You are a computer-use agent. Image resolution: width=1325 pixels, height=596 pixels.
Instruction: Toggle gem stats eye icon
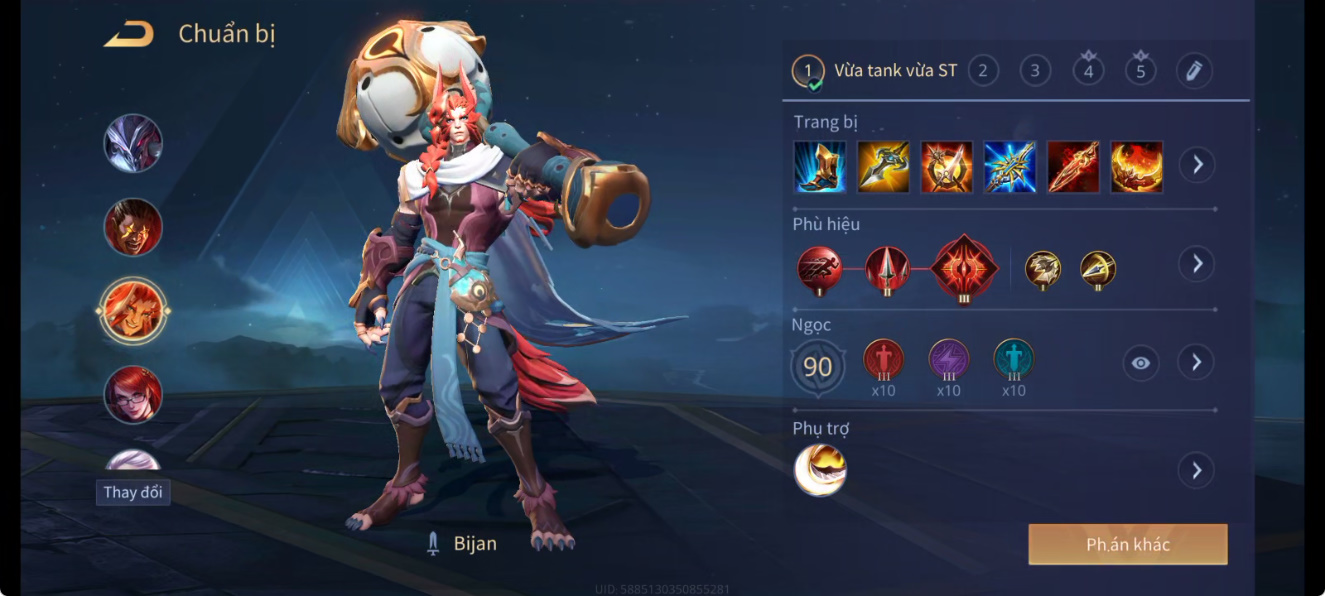pos(1141,363)
